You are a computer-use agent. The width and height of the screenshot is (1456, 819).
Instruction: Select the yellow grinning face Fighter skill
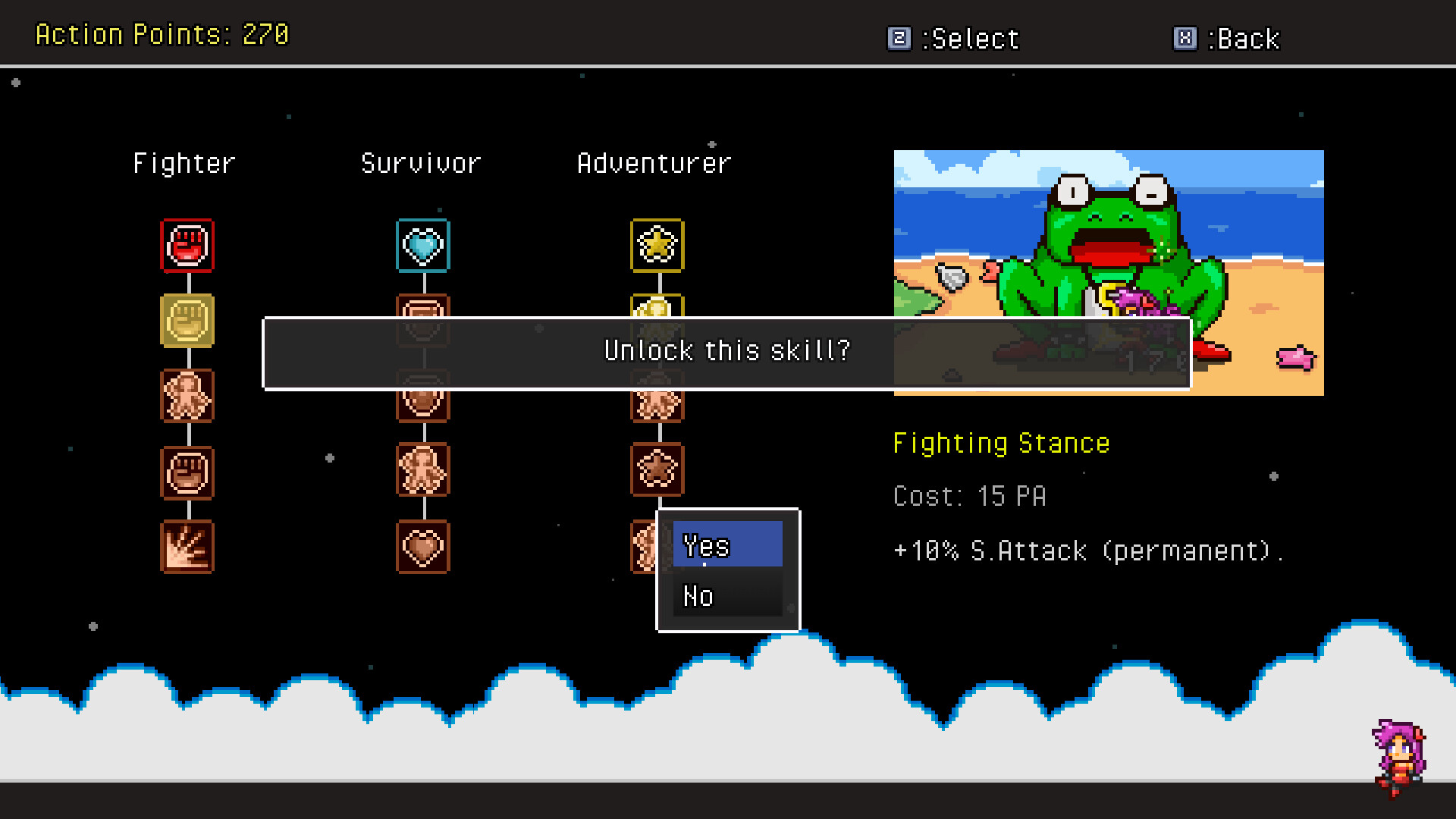pyautogui.click(x=187, y=321)
